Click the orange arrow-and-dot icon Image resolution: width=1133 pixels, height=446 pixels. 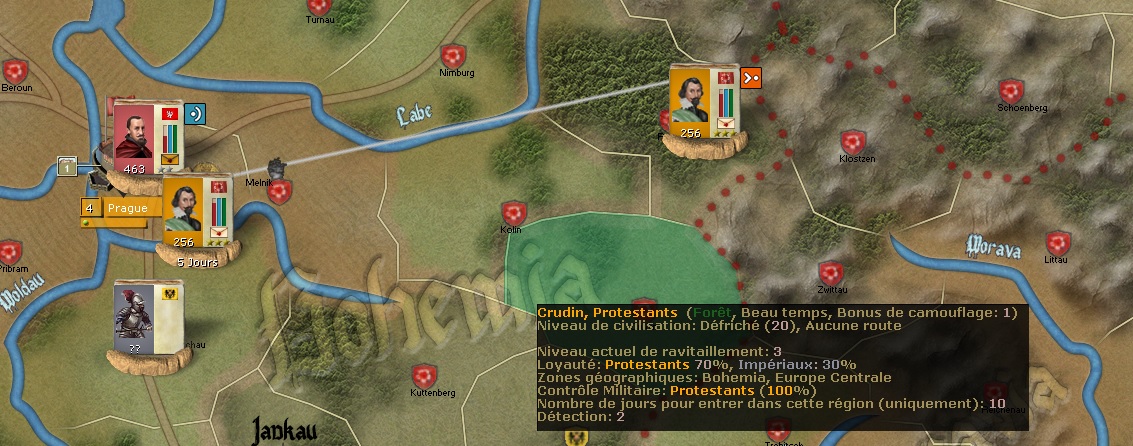point(752,76)
